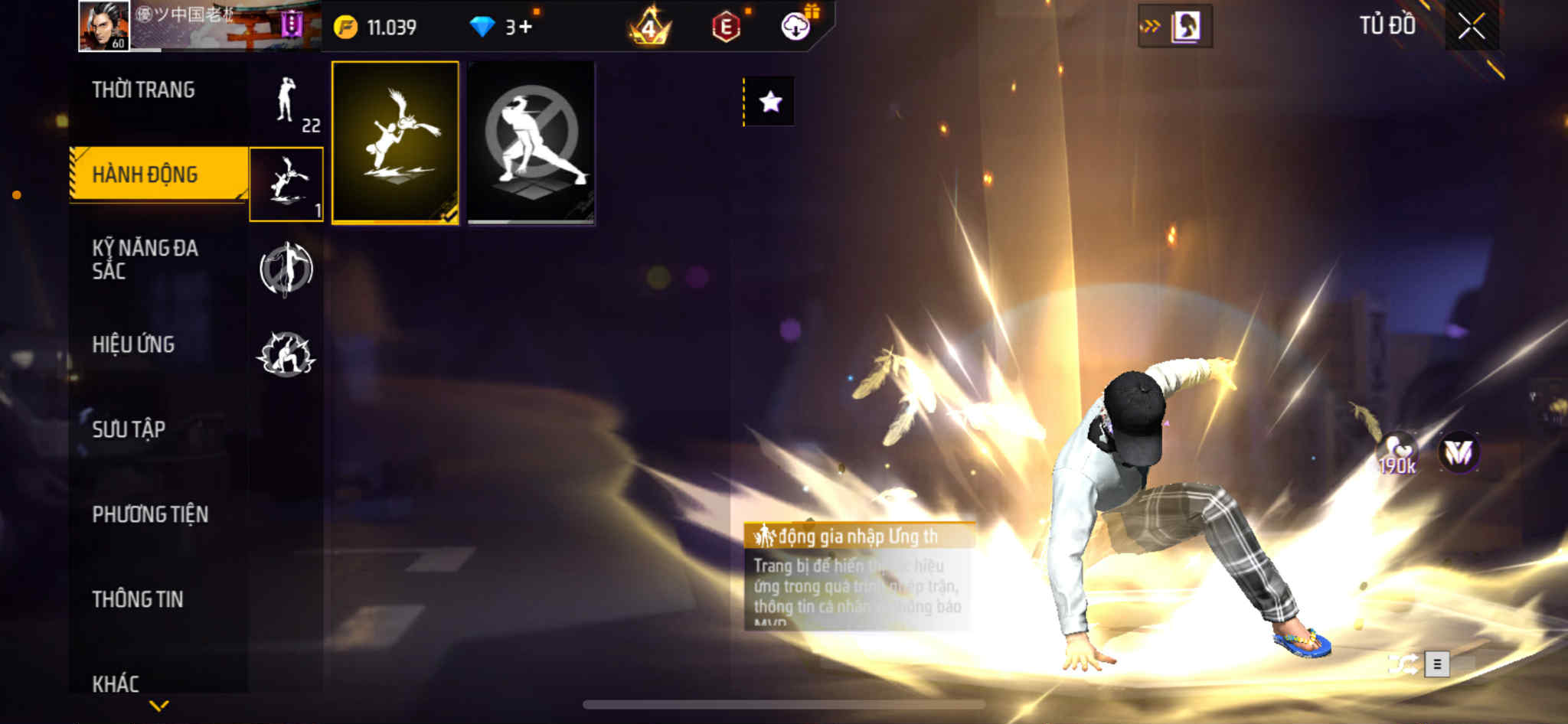Image resolution: width=1568 pixels, height=724 pixels.
Task: Choose the crossed-out no-emote card
Action: tap(531, 142)
